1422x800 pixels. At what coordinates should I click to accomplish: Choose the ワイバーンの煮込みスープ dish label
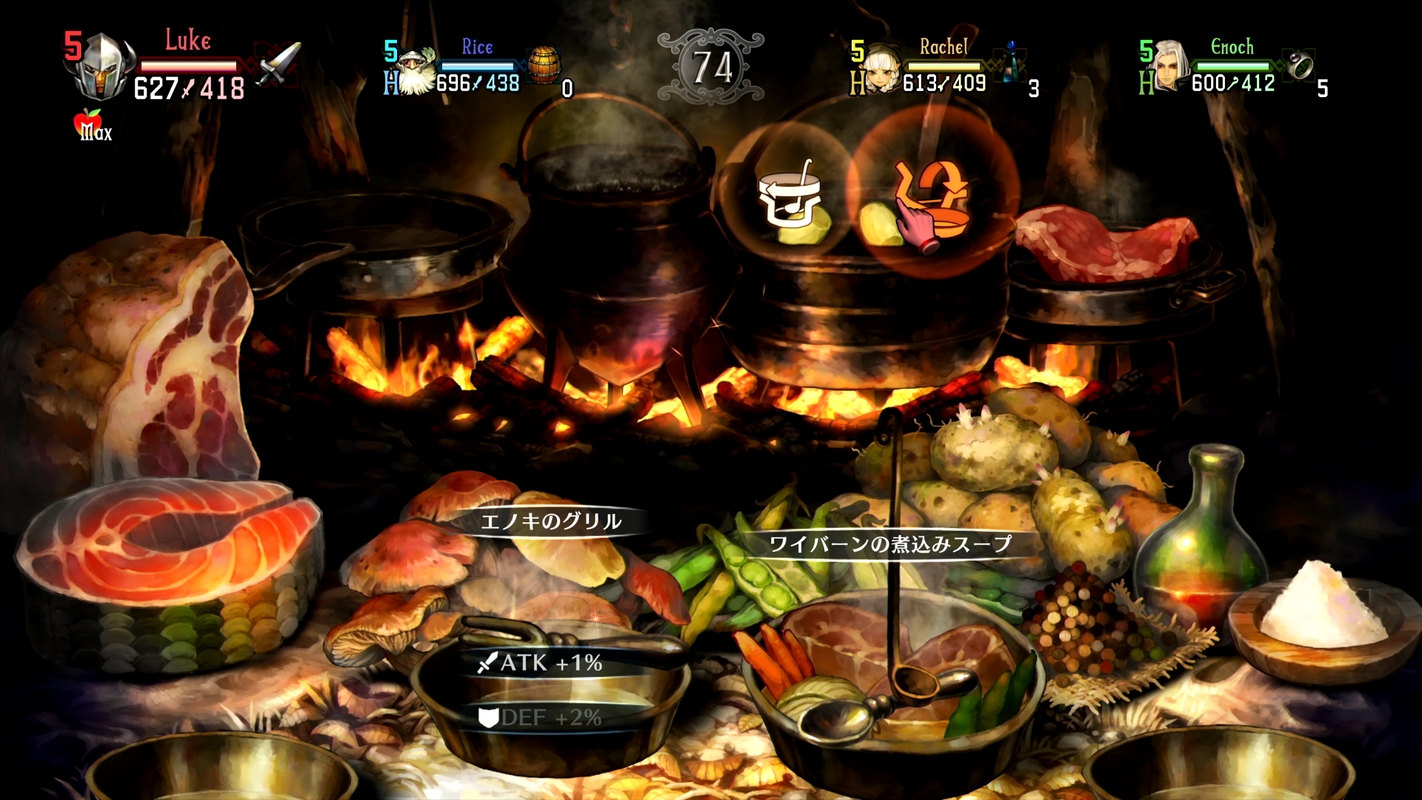pos(888,543)
